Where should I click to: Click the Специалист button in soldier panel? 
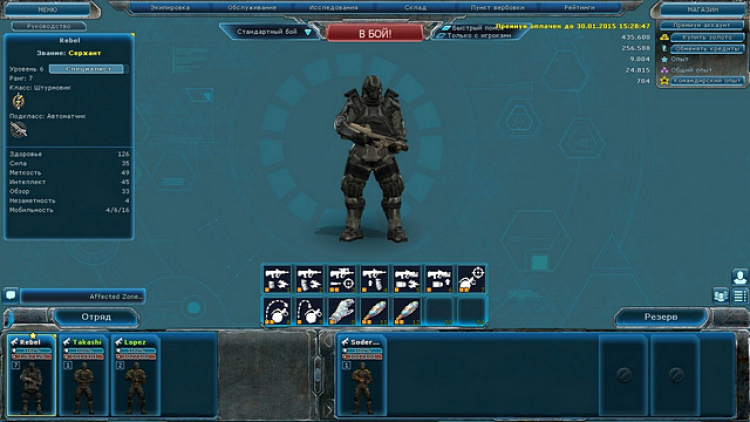(86, 69)
